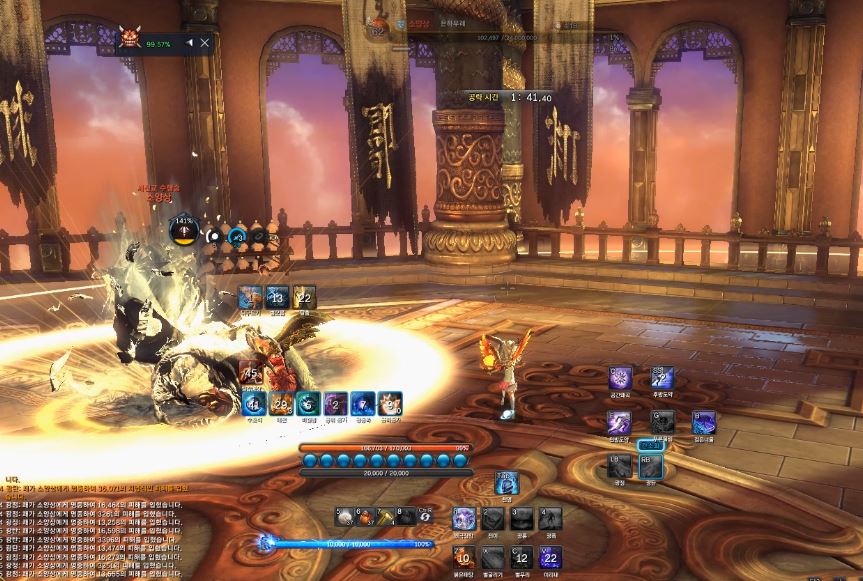Use the golden hammer in slot 7
863x581 pixels.
386,516
